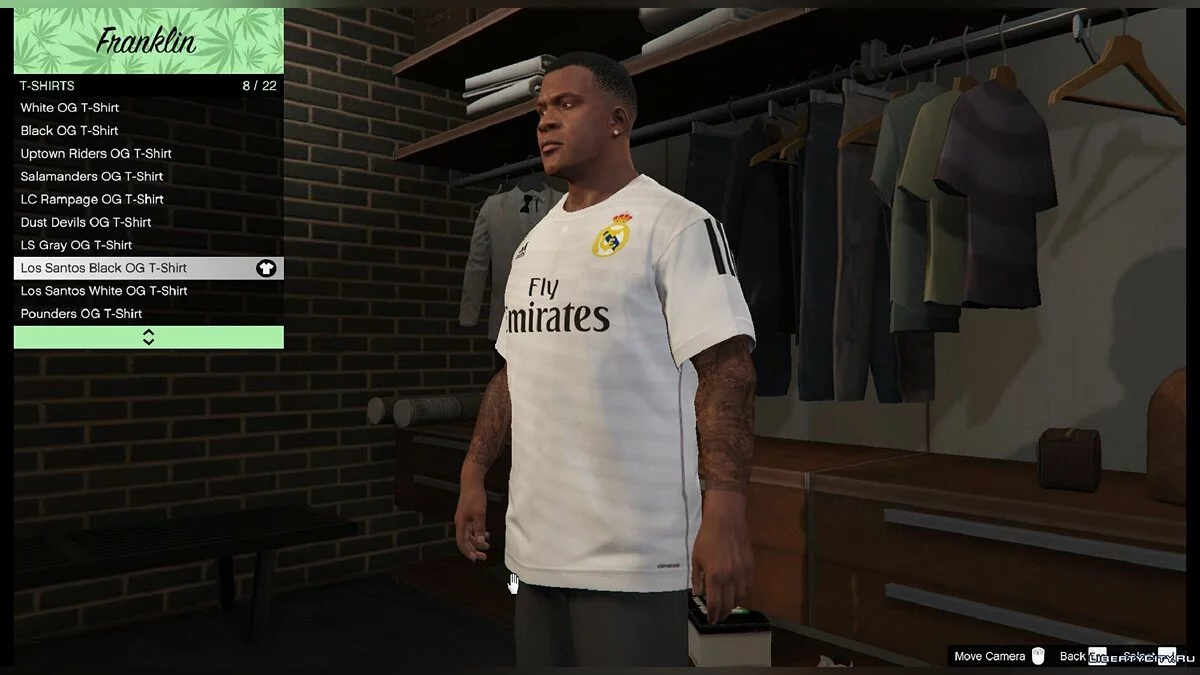Select White OG T-Shirt

pos(148,108)
